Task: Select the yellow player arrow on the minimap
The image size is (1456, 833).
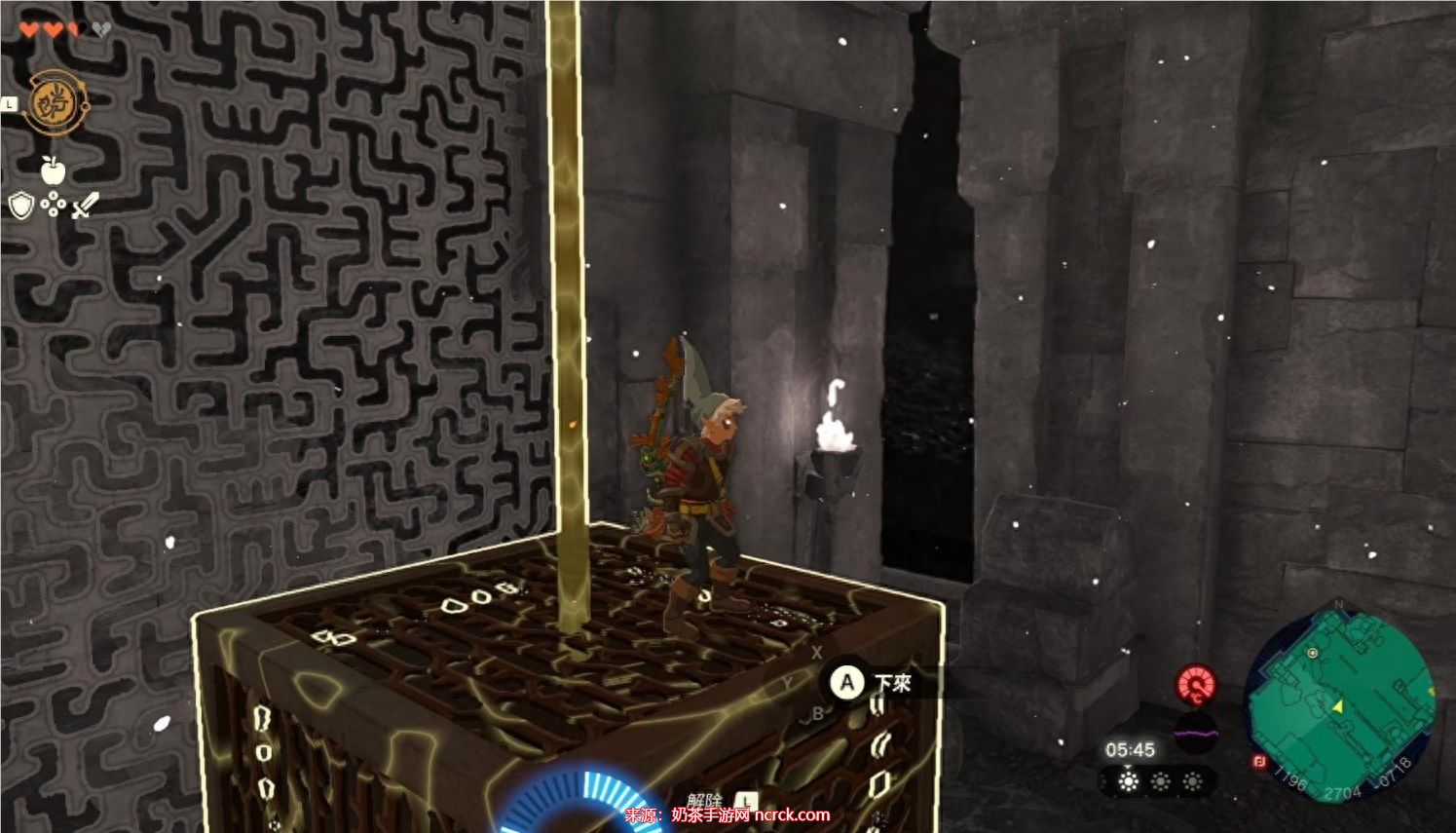Action: 1338,705
